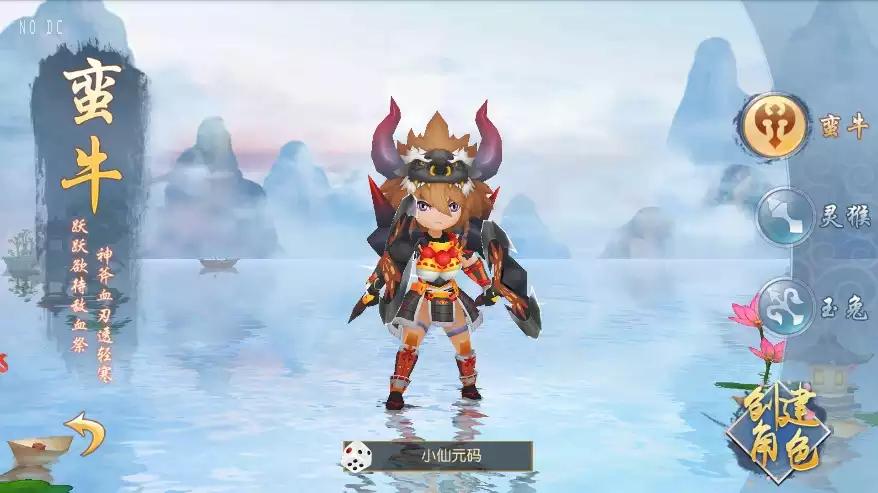This screenshot has width=878, height=493.
Task: Pick the 玉兔 class icon
Action: coord(785,305)
